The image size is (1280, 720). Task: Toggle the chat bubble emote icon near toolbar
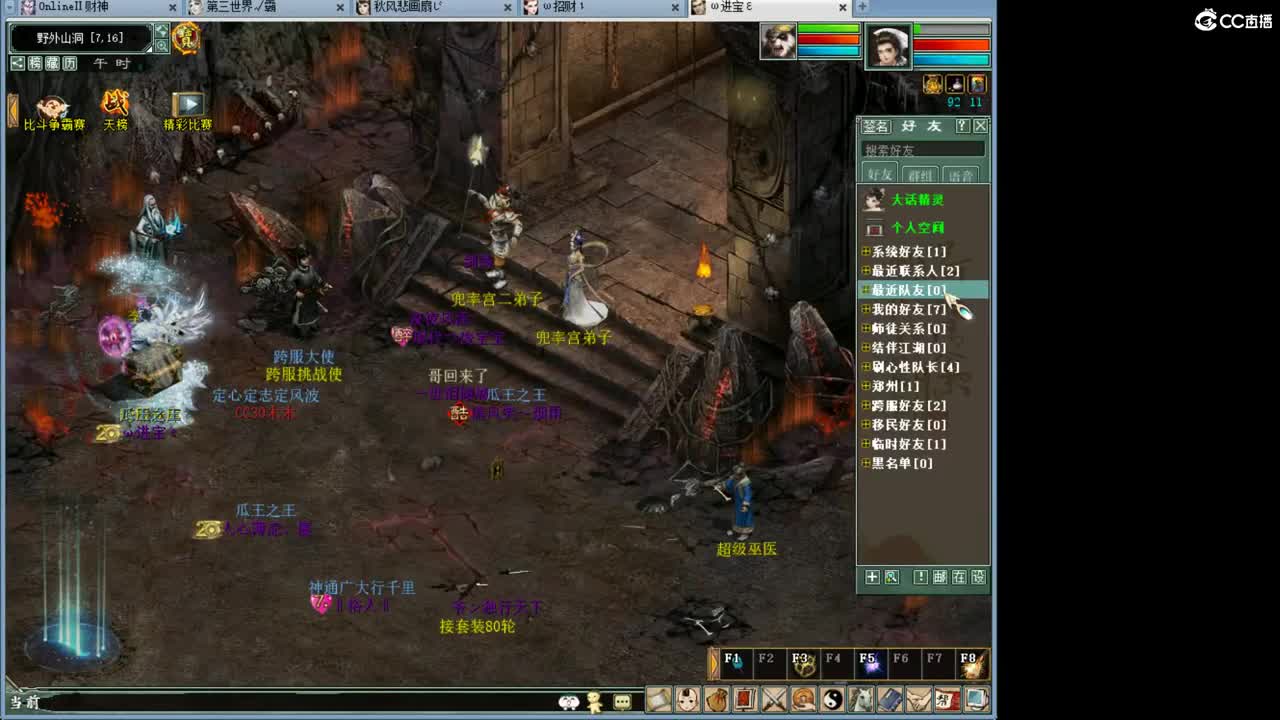point(622,702)
